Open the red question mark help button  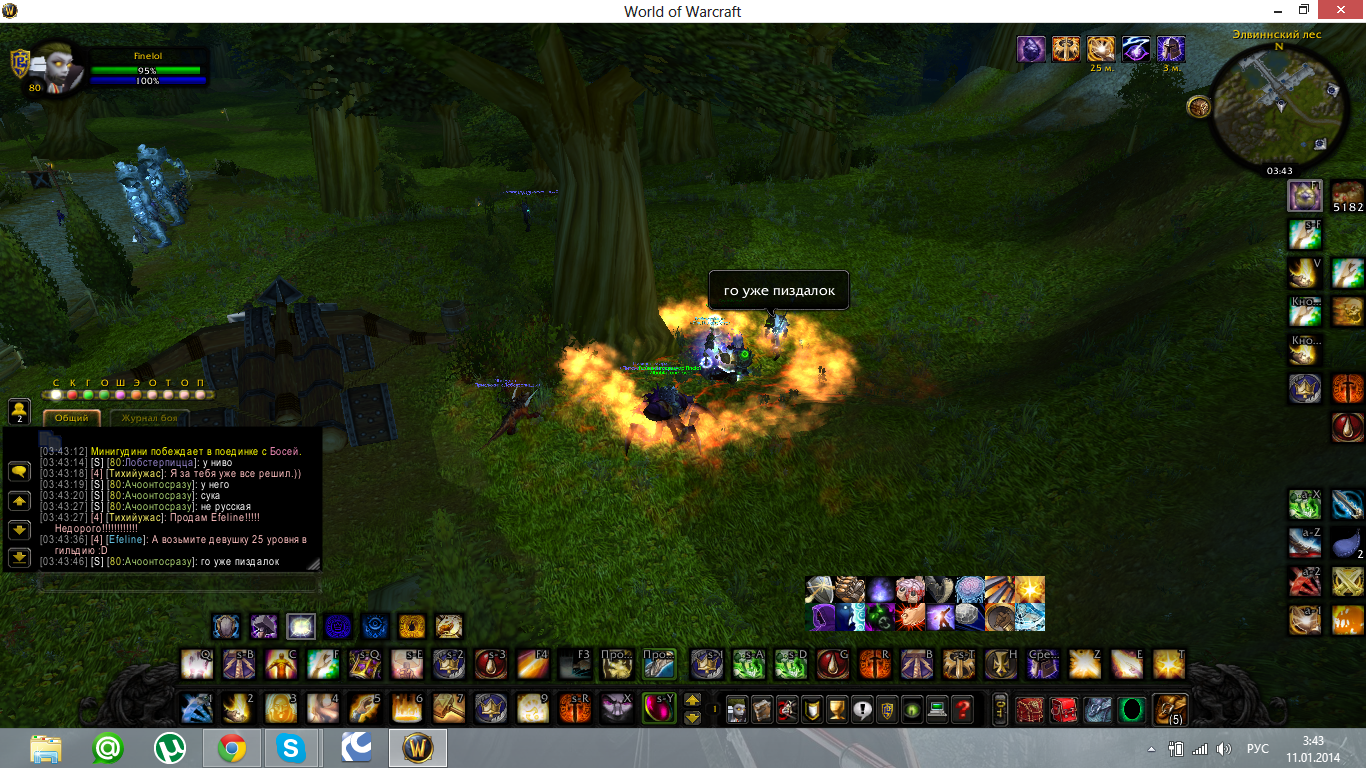[x=962, y=709]
